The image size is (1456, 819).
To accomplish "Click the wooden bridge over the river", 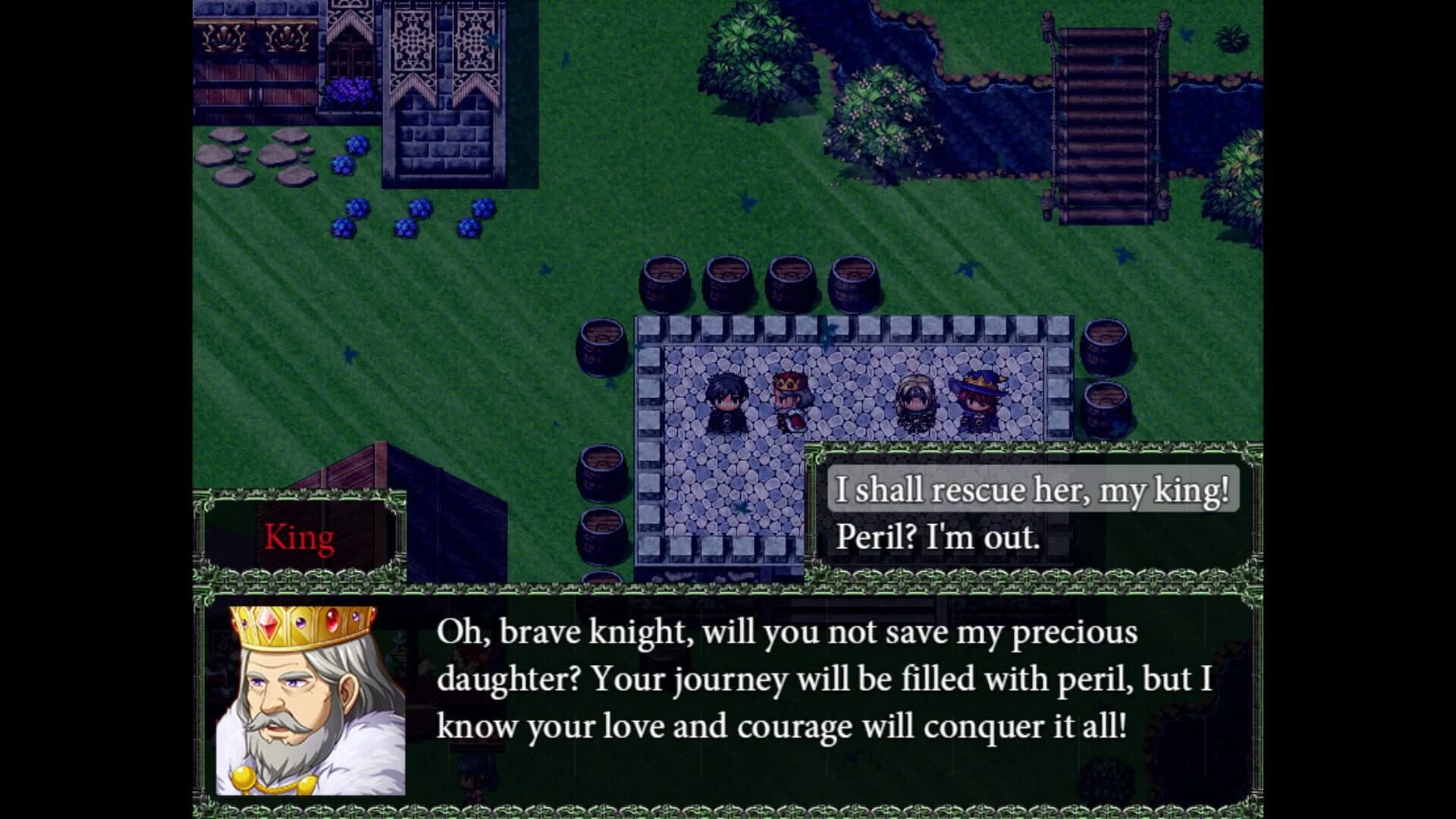I will (x=1103, y=114).
